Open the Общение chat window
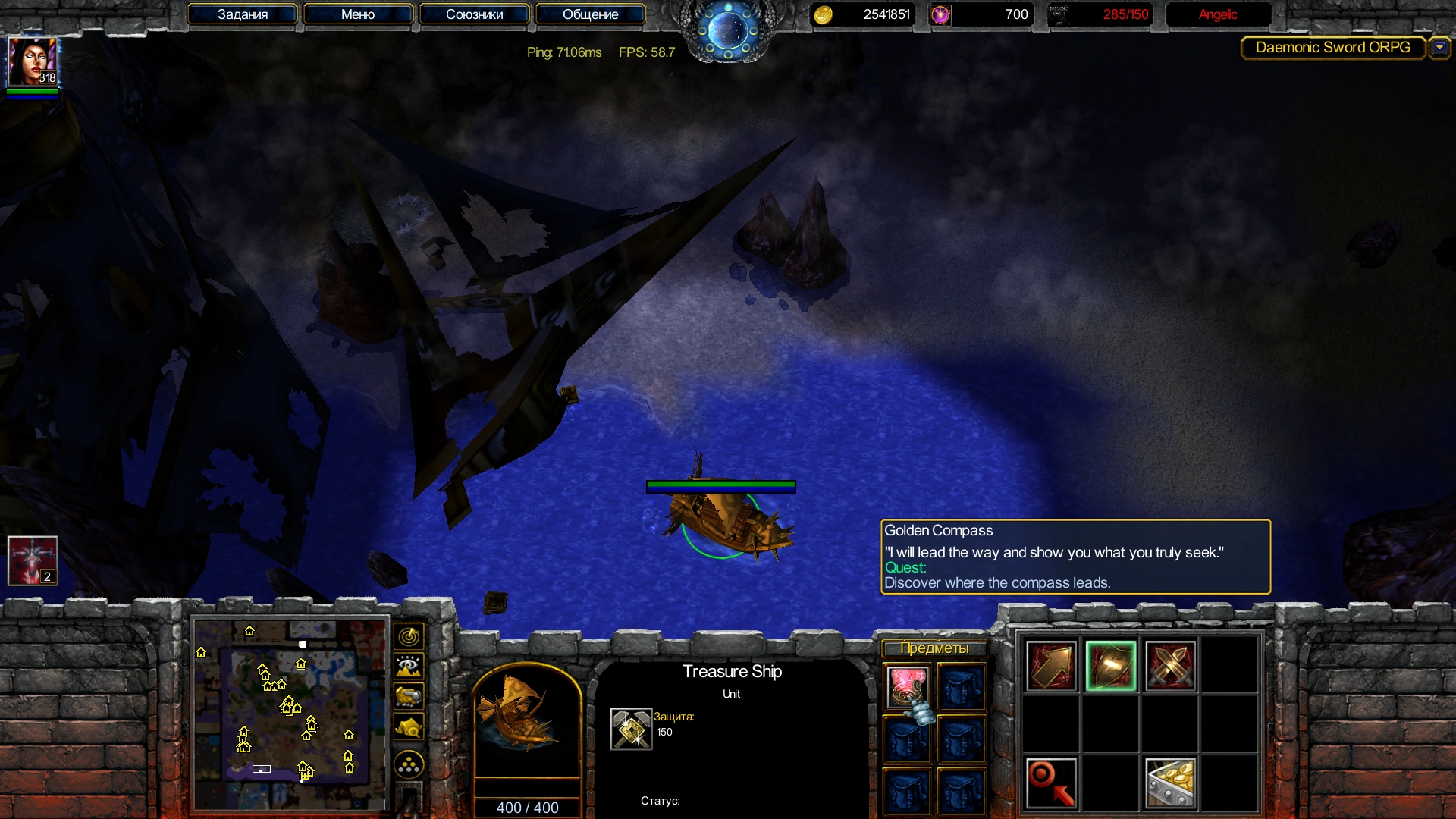This screenshot has width=1456, height=819. coord(590,14)
